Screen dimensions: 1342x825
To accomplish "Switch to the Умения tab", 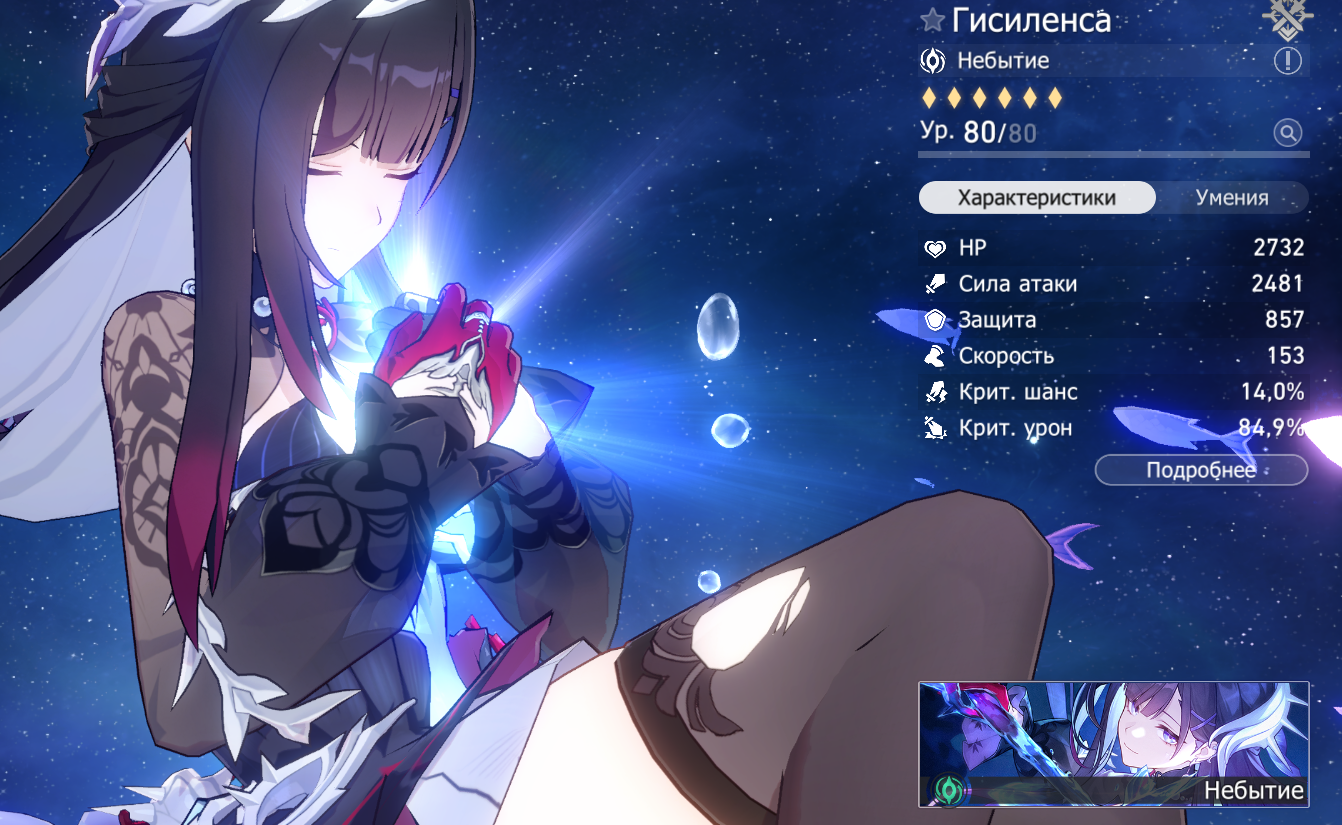I will pyautogui.click(x=1231, y=198).
